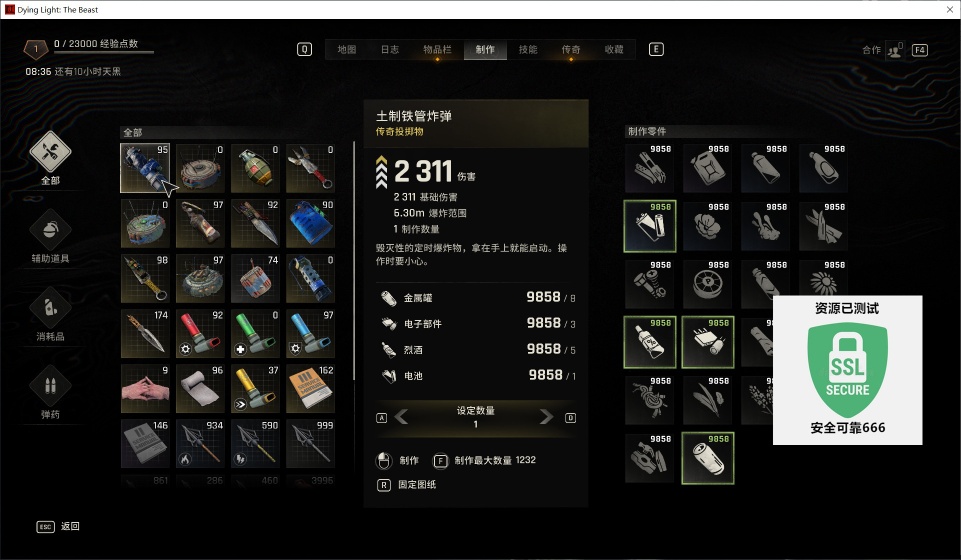This screenshot has height=560, width=961.
Task: Select the 全部 (All) category
Action: [50, 158]
